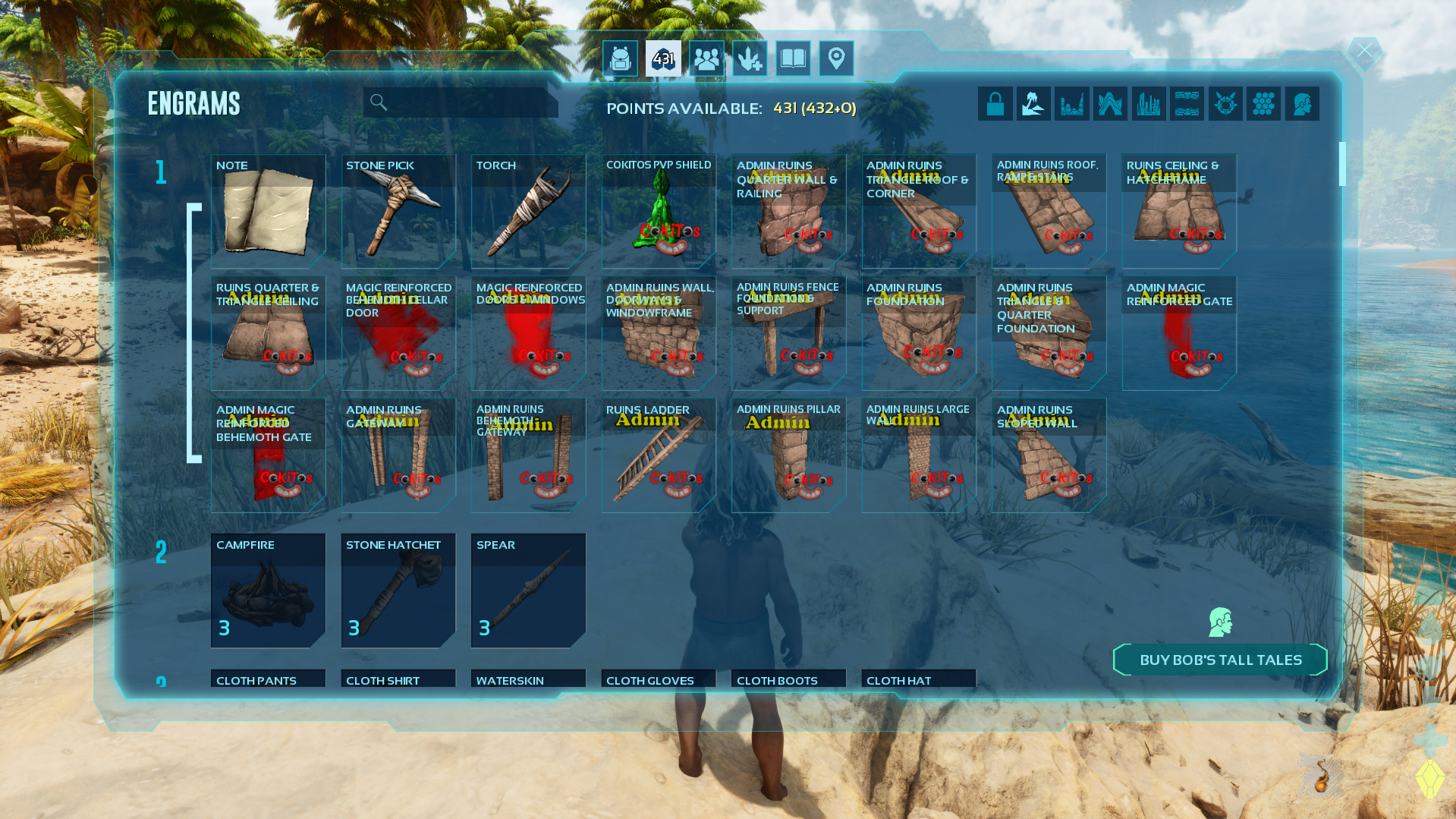Buy Bob's Tall Tales
Image resolution: width=1456 pixels, height=819 pixels.
pos(1220,660)
